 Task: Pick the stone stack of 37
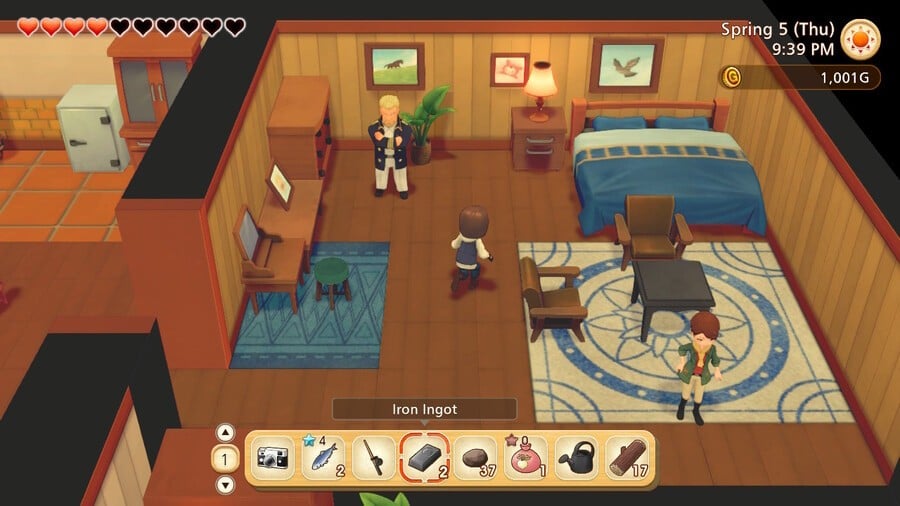tap(475, 458)
